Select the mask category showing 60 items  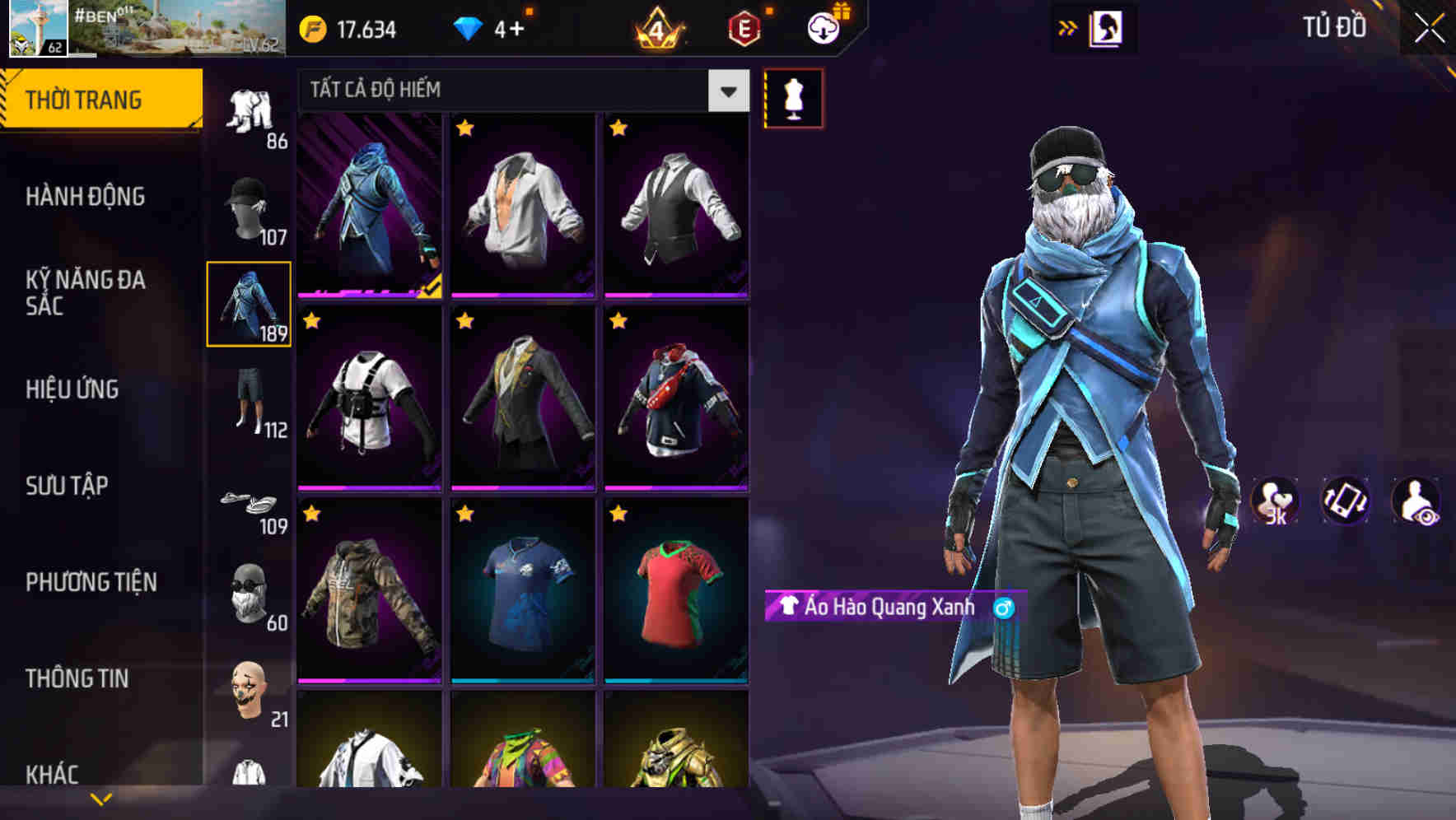click(251, 594)
